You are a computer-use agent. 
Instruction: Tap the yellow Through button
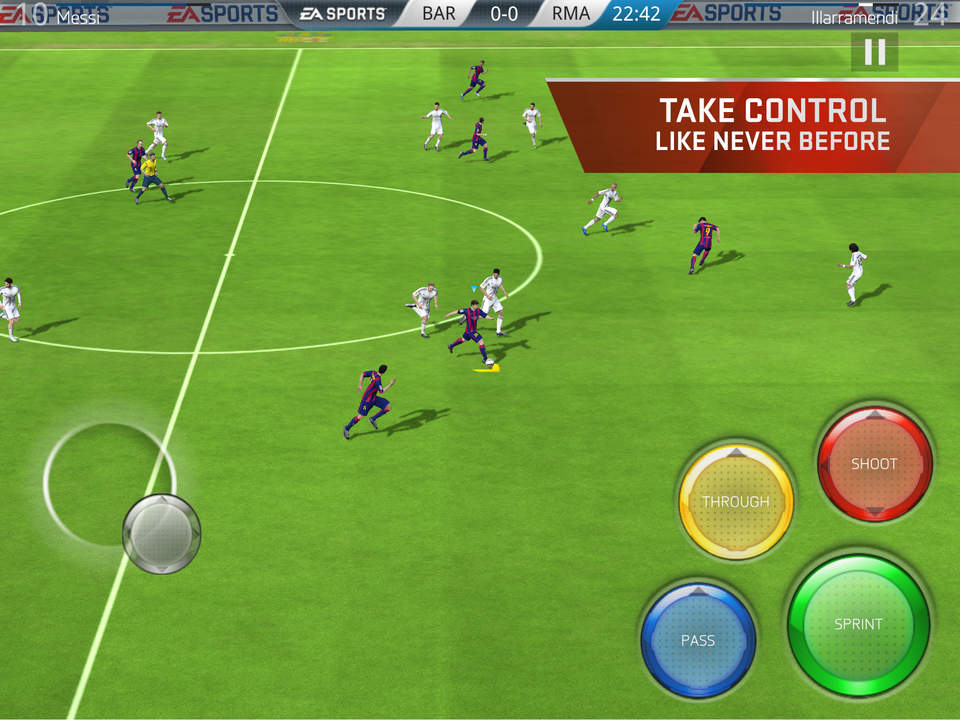click(x=736, y=501)
